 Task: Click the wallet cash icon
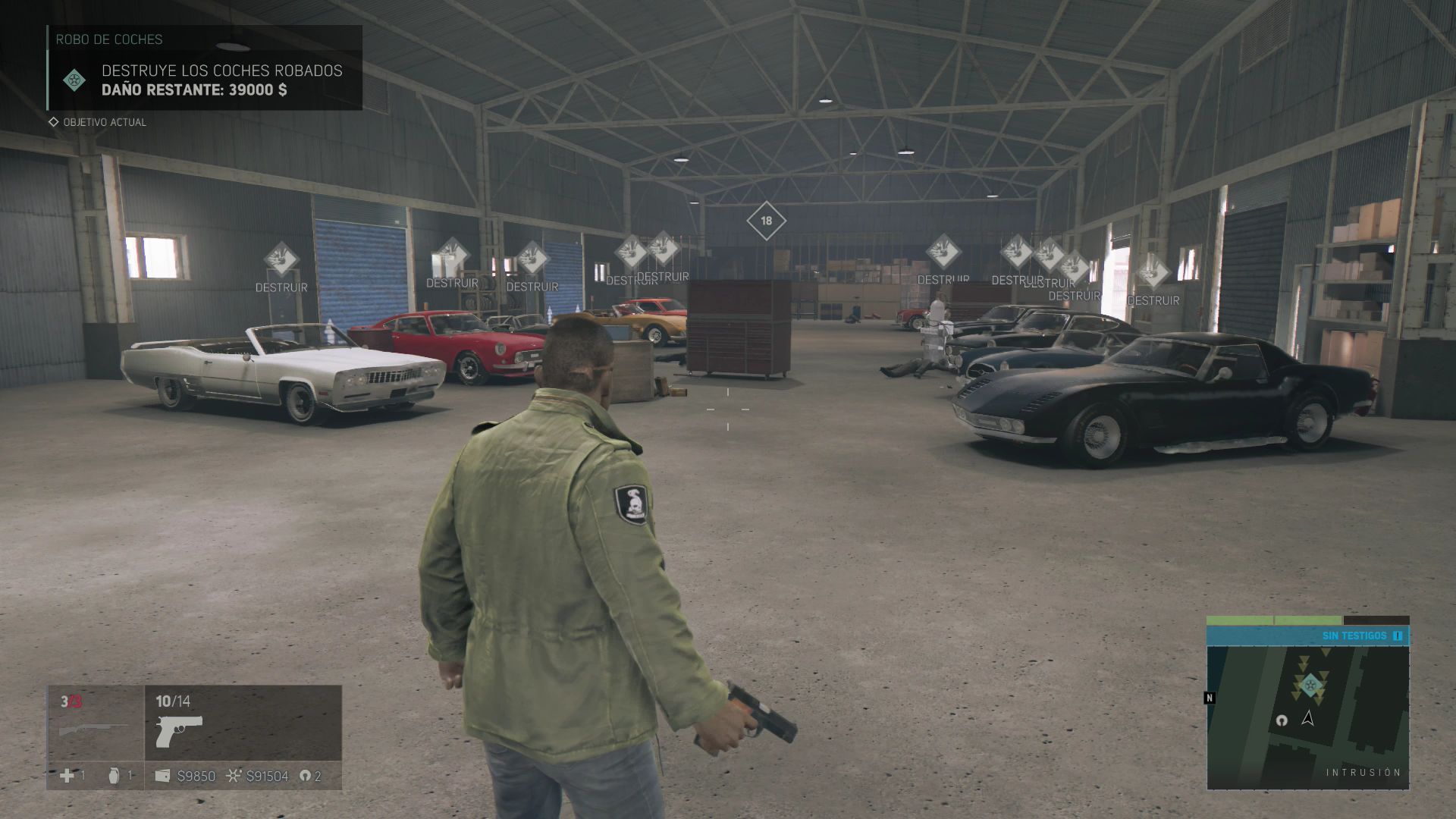[x=162, y=776]
